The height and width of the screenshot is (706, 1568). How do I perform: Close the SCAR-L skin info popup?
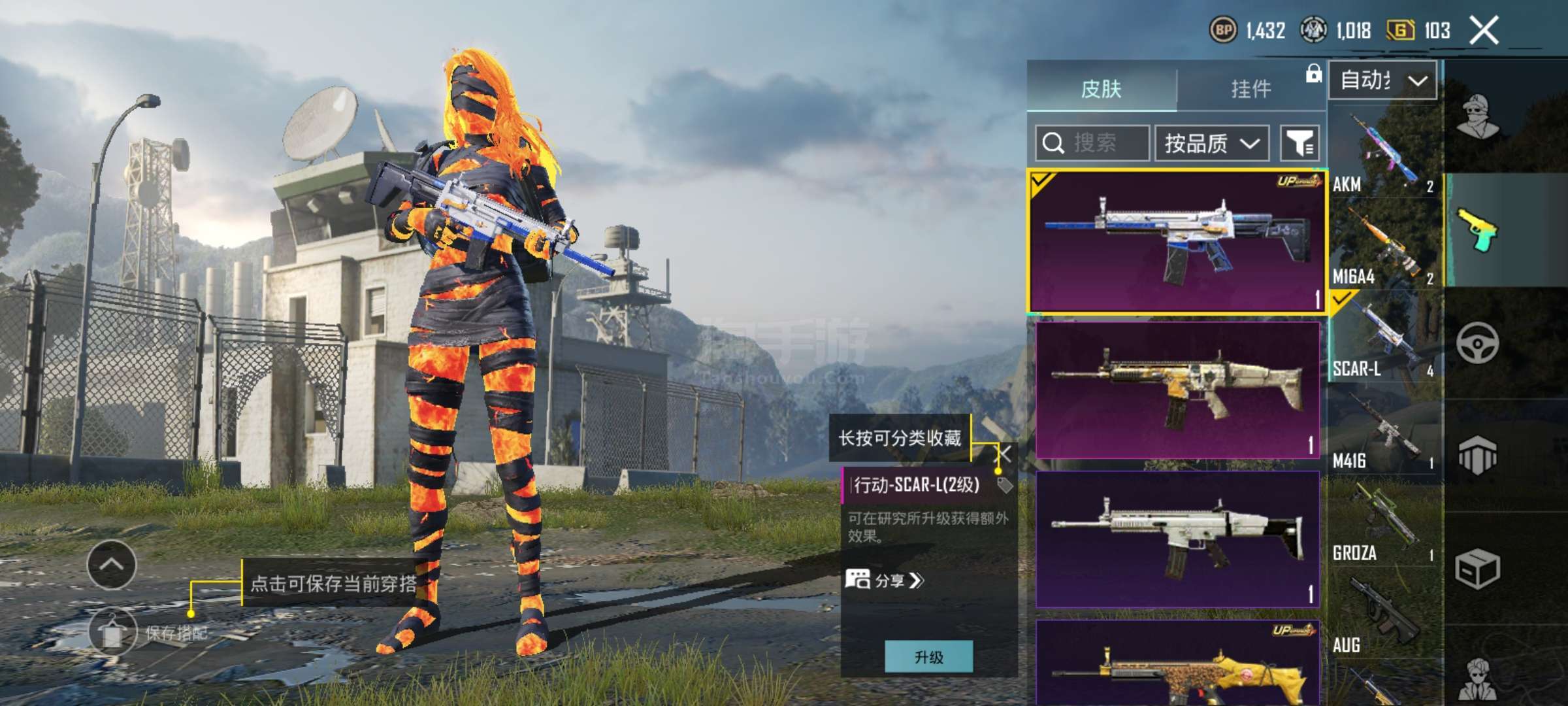(x=1004, y=454)
